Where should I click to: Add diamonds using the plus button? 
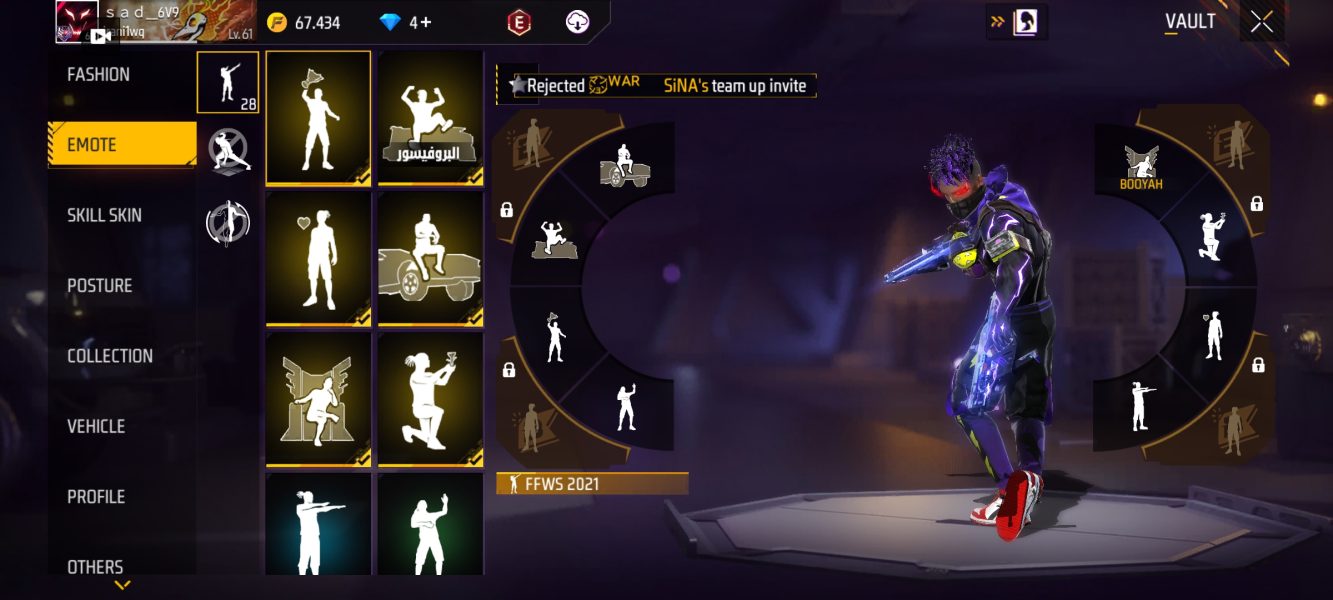427,22
